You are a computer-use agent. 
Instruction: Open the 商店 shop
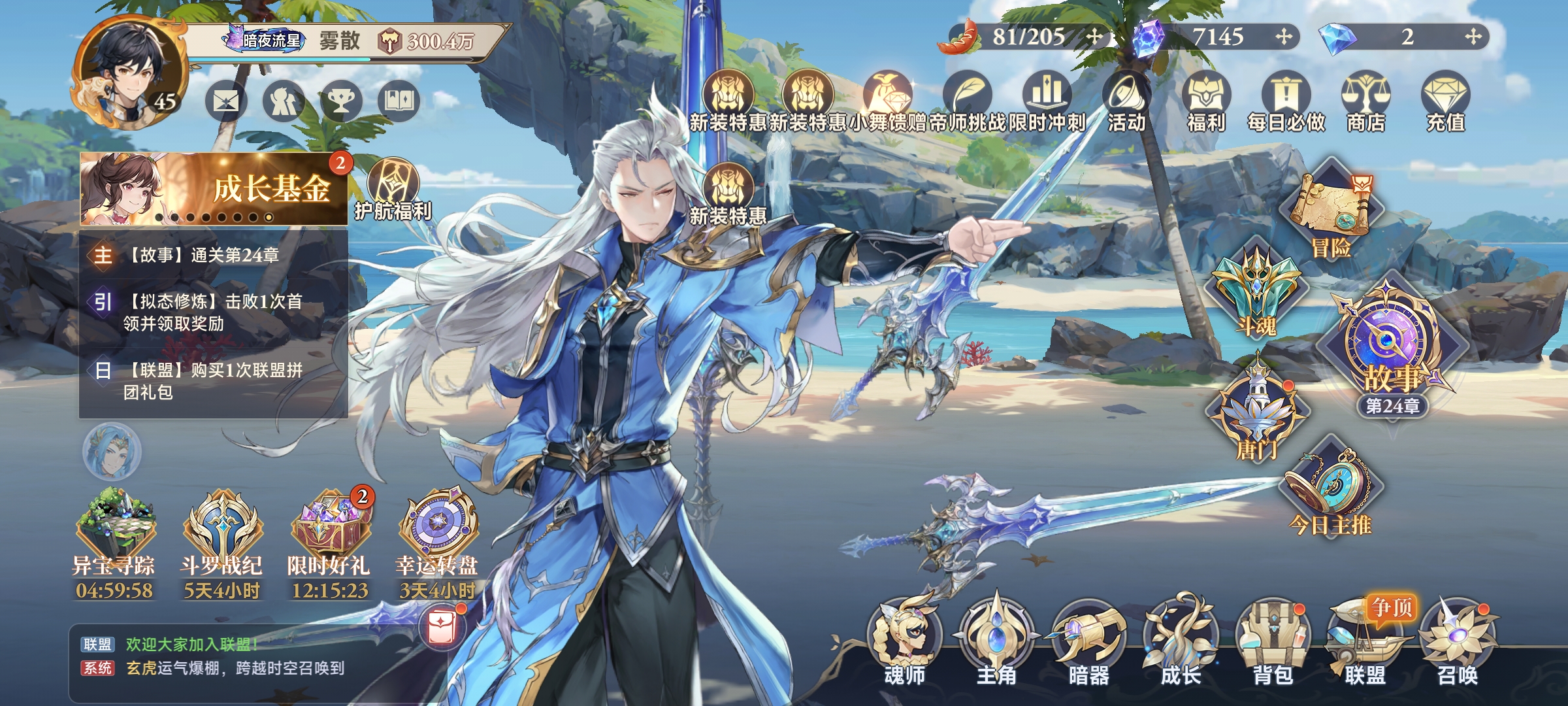tap(1365, 101)
